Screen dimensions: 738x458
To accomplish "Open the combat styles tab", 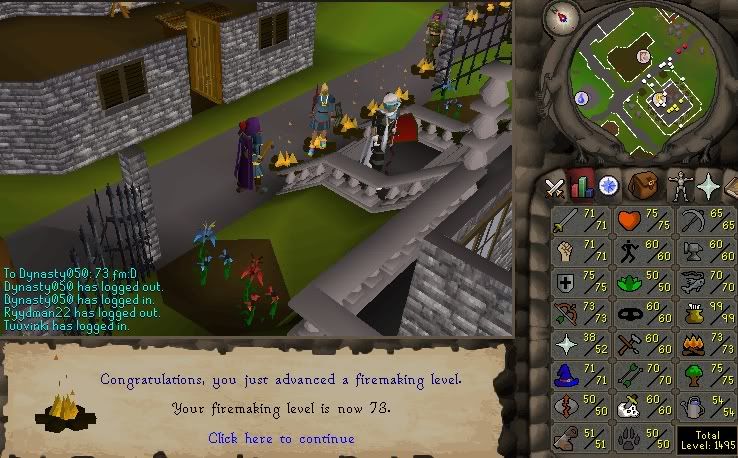I will (x=555, y=187).
